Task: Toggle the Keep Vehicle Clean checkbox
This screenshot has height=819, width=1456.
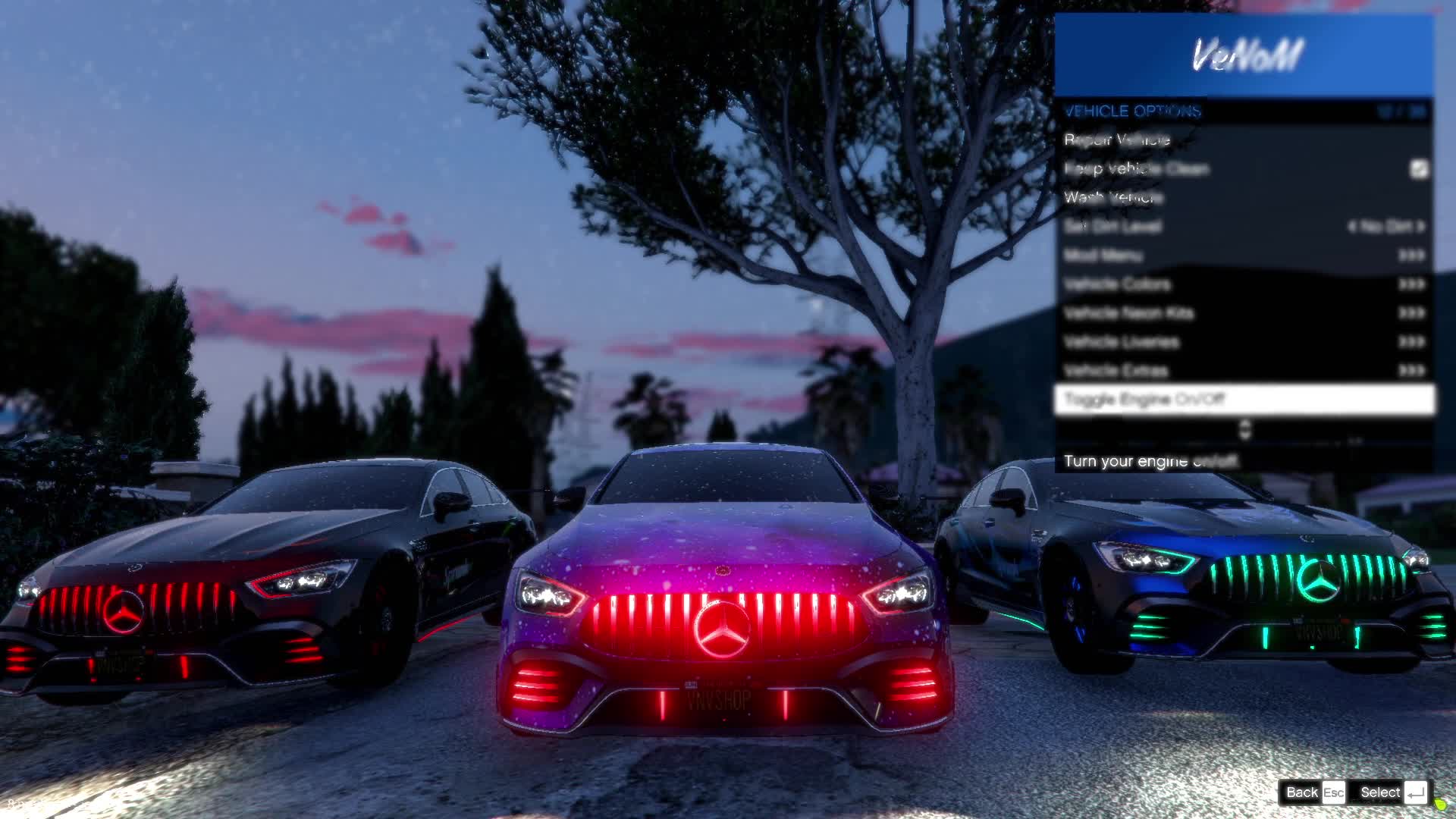Action: (1419, 168)
